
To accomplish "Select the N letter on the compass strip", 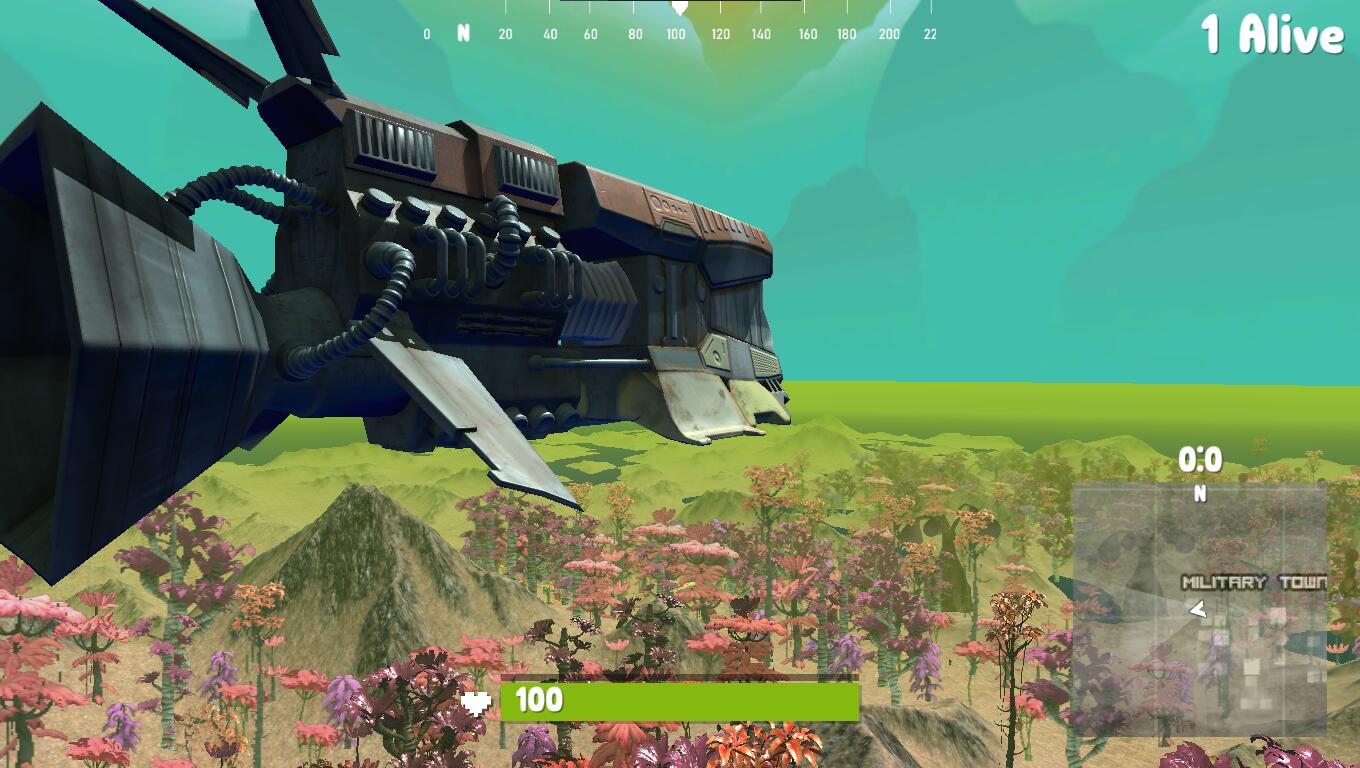I will [461, 33].
